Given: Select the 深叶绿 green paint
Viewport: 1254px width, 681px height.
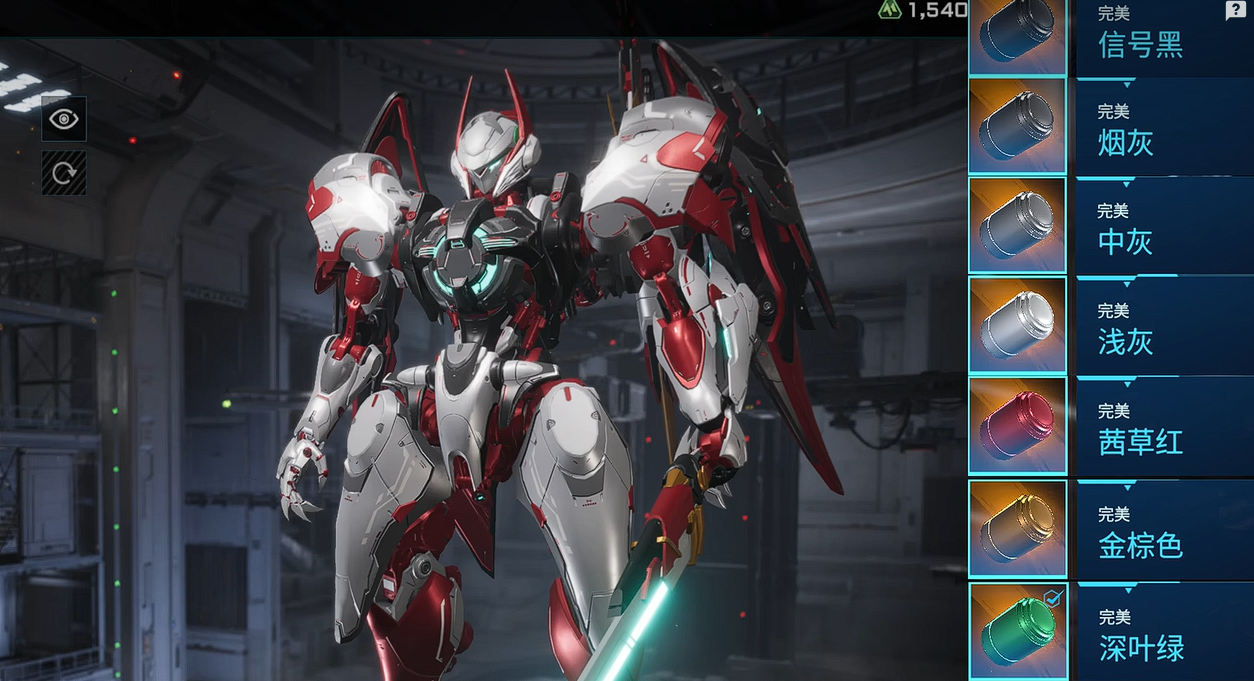Looking at the screenshot, I should [1017, 631].
